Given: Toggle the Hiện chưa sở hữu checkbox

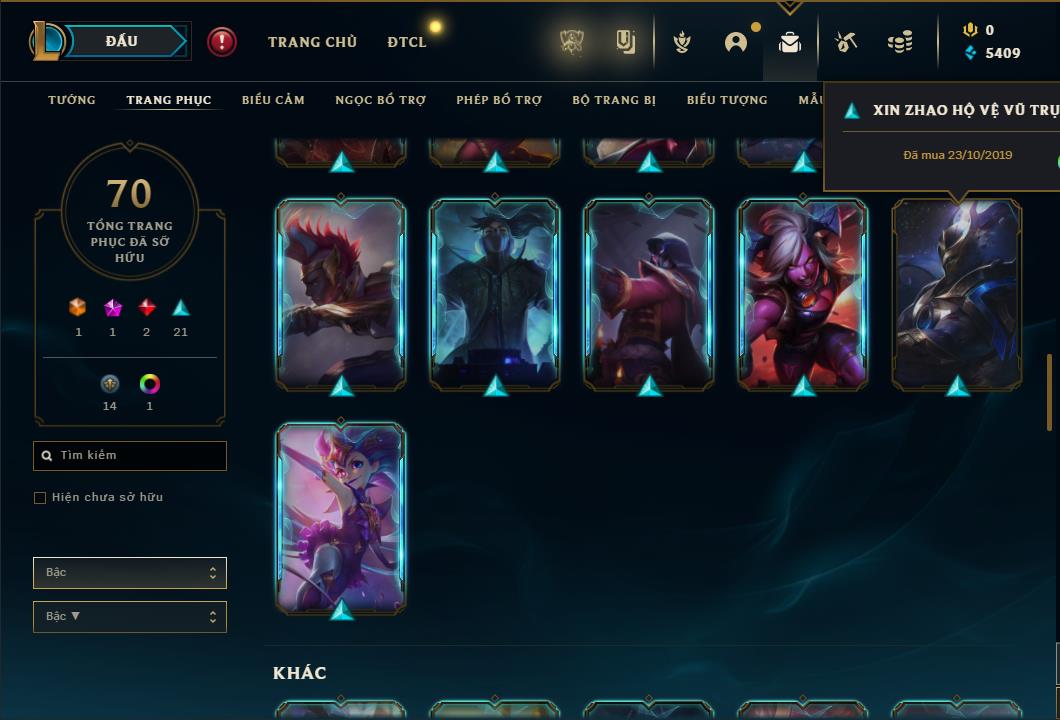Looking at the screenshot, I should click(40, 498).
